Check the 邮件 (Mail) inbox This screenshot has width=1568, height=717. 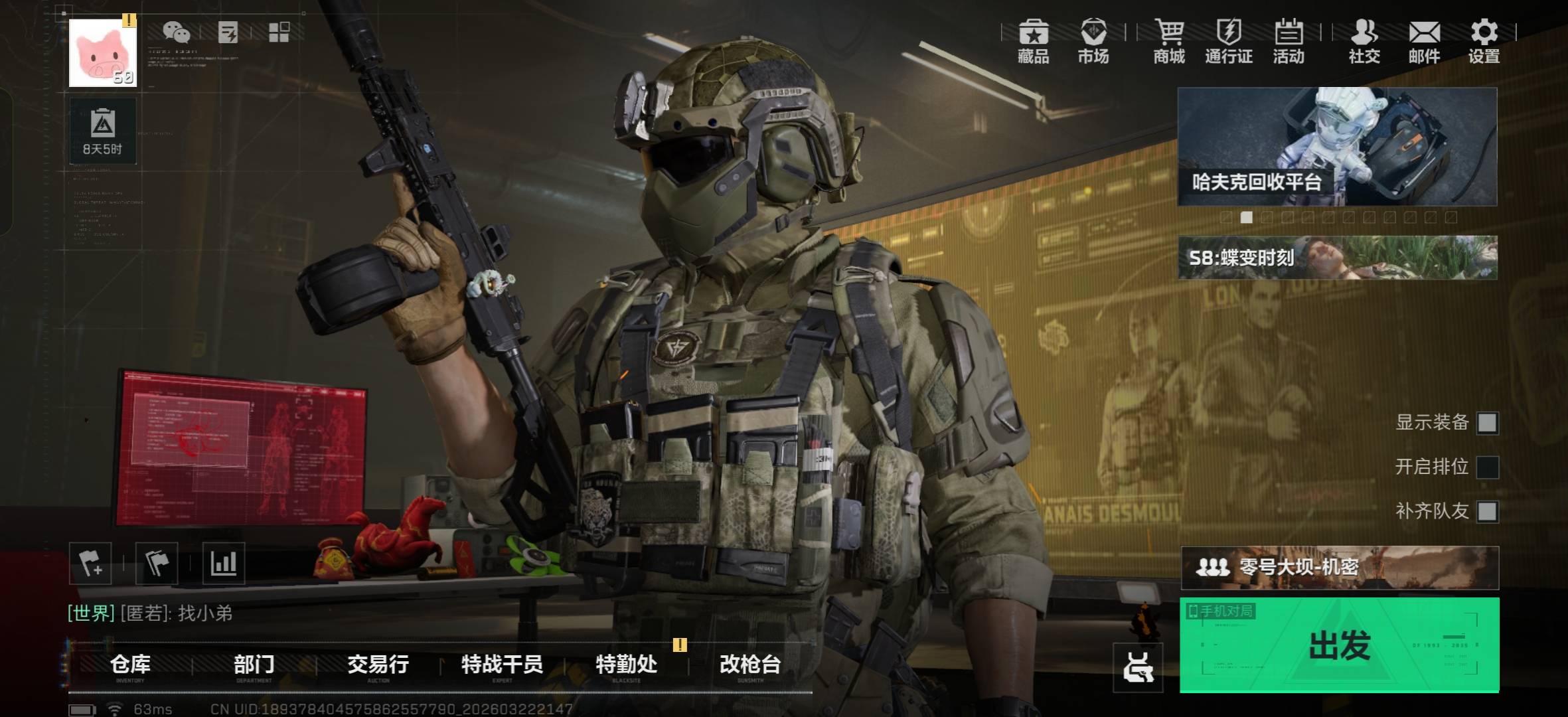click(1425, 42)
